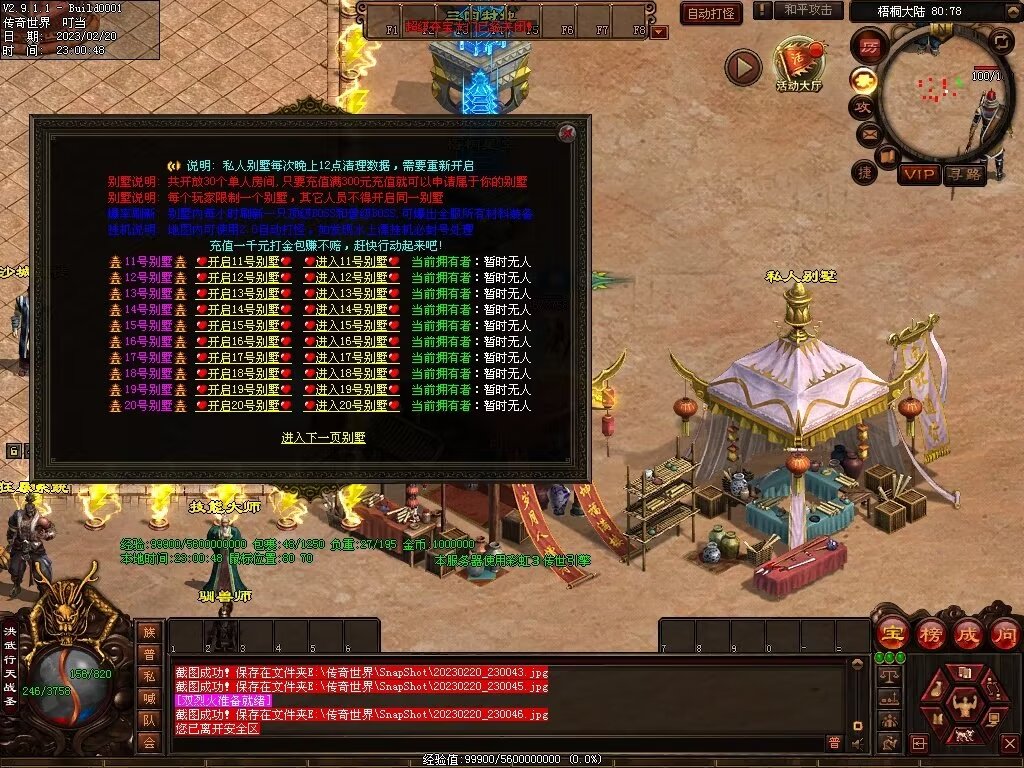Screen dimensions: 1024x768
Task: Change the peace attack mode (和平攻击)
Action: click(808, 10)
